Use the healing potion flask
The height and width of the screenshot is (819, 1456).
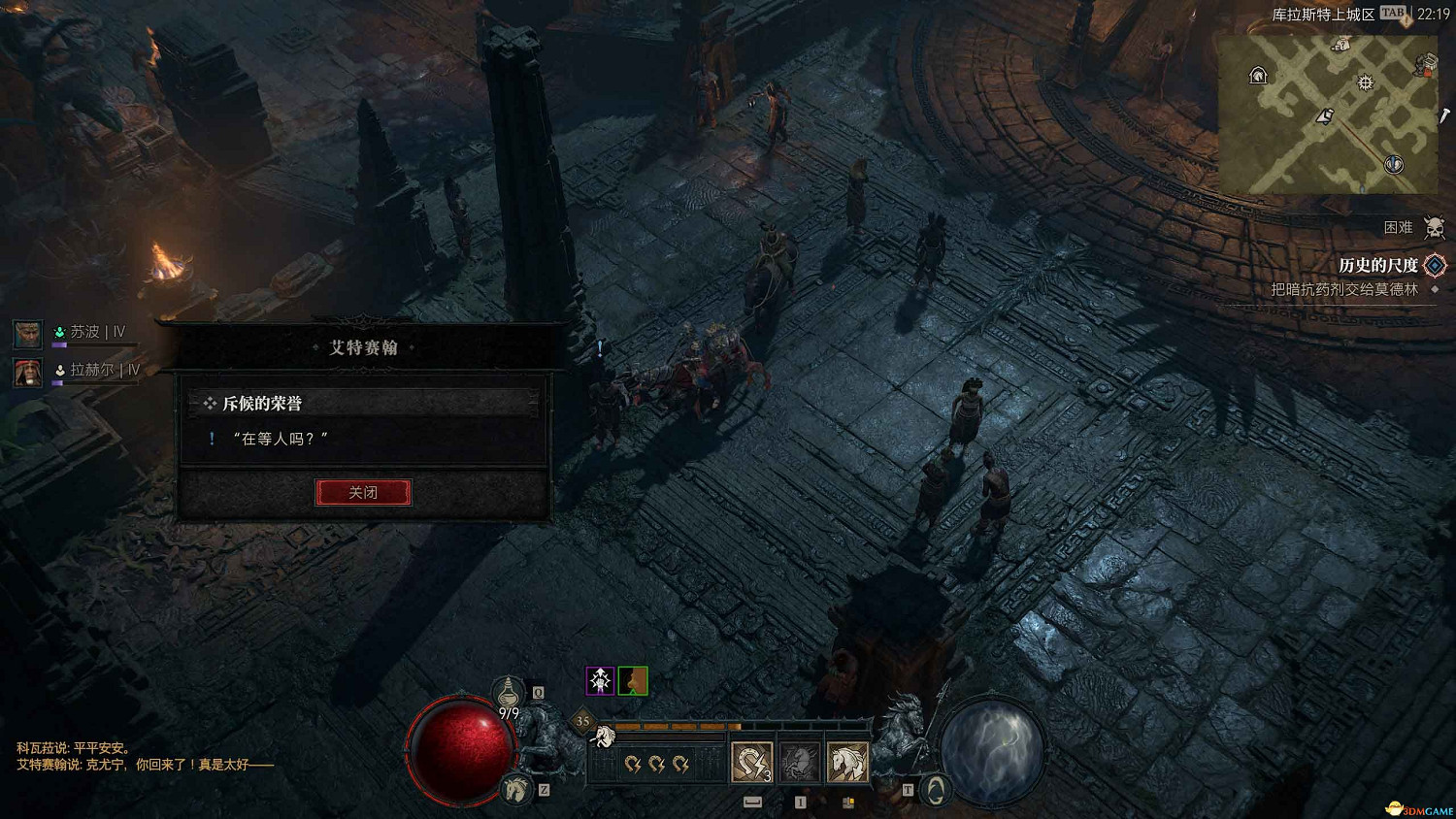(x=508, y=693)
